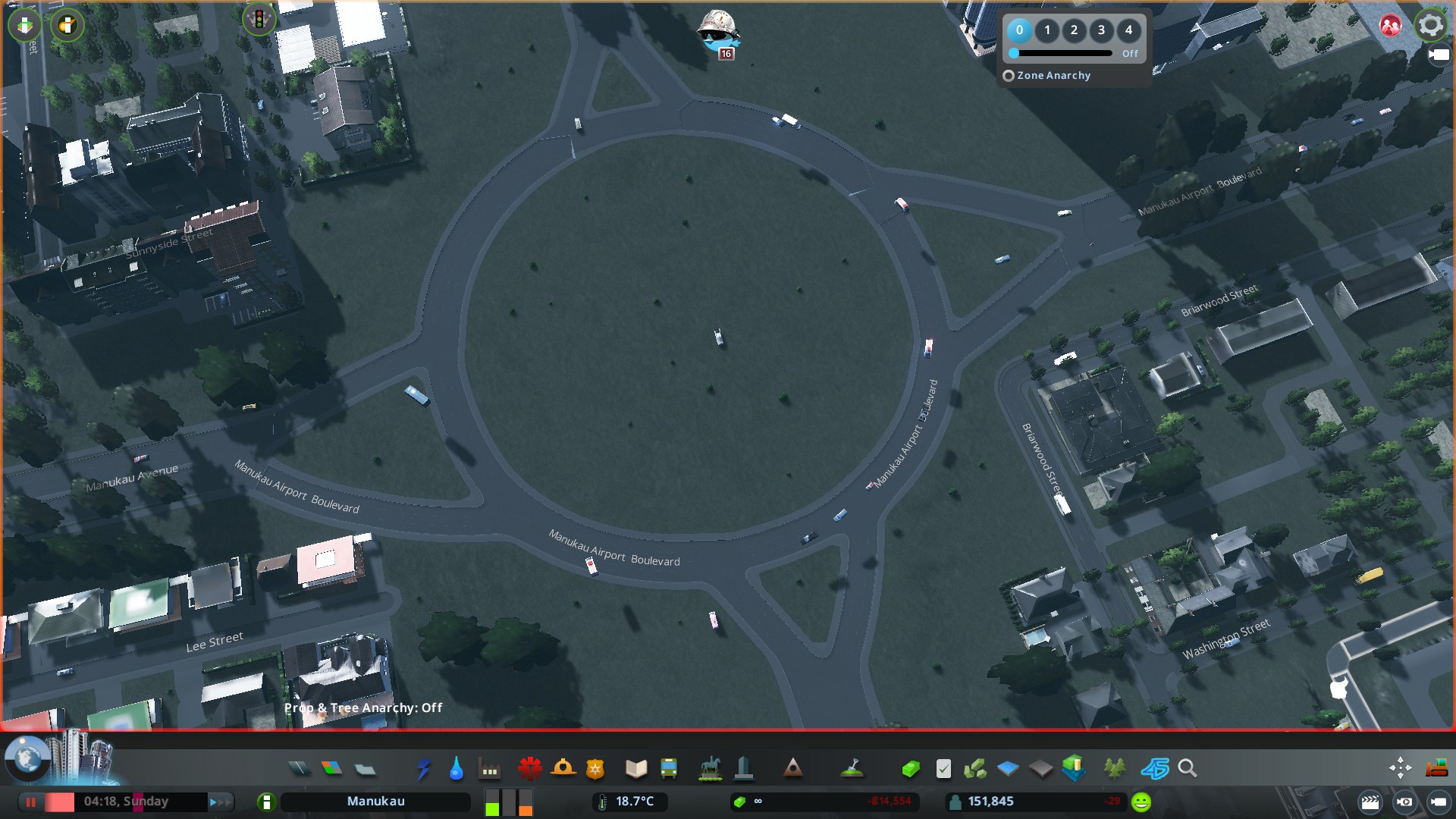Open the traffic light manager icon

point(259,19)
